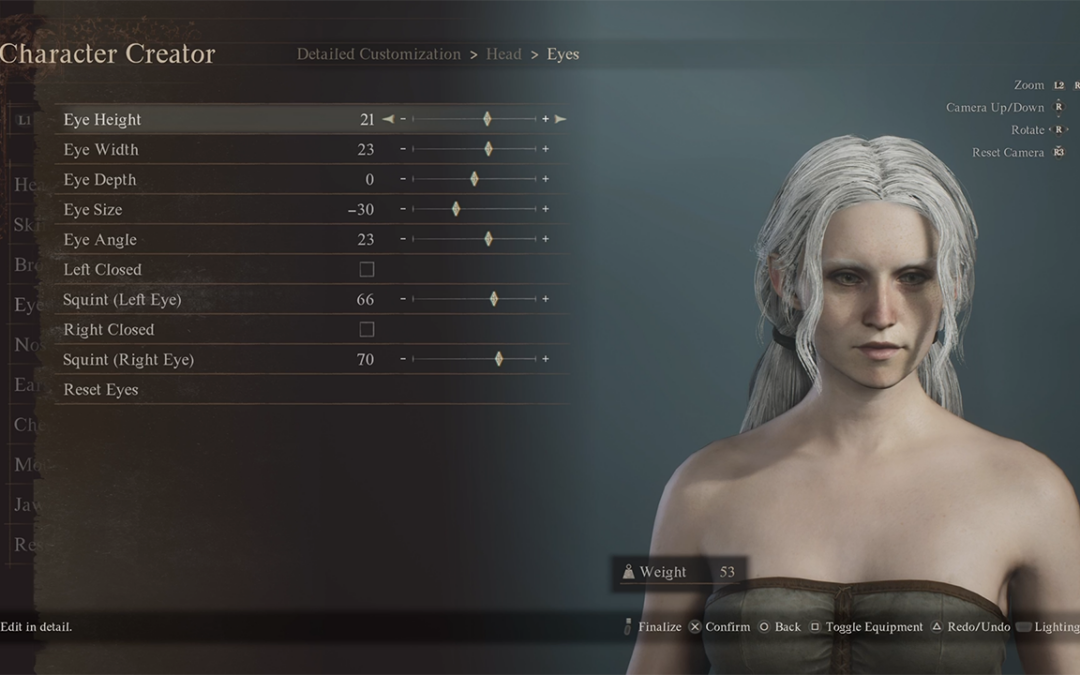Select the Eye Height row
Viewport: 1080px width, 675px height.
coord(103,120)
